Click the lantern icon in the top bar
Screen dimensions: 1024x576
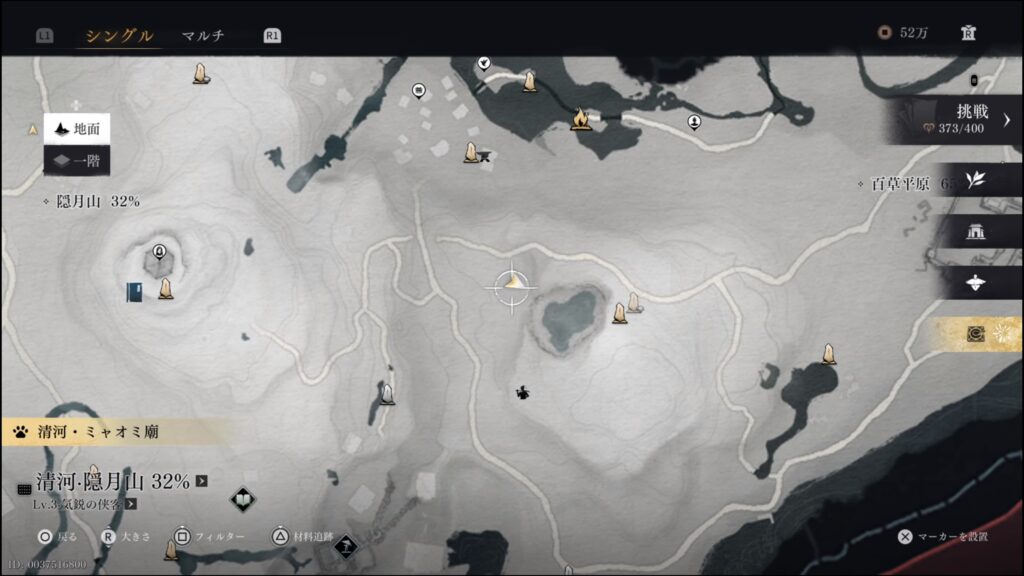click(967, 33)
